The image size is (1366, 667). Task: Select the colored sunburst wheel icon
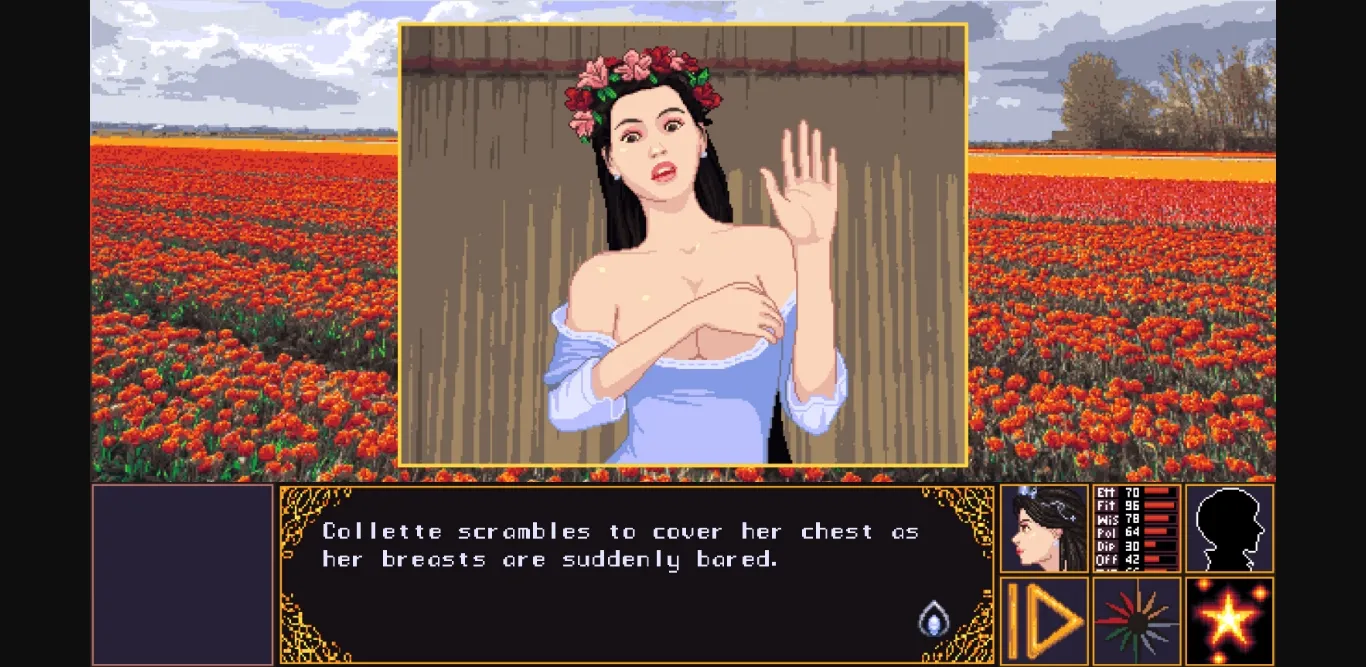click(x=1137, y=621)
